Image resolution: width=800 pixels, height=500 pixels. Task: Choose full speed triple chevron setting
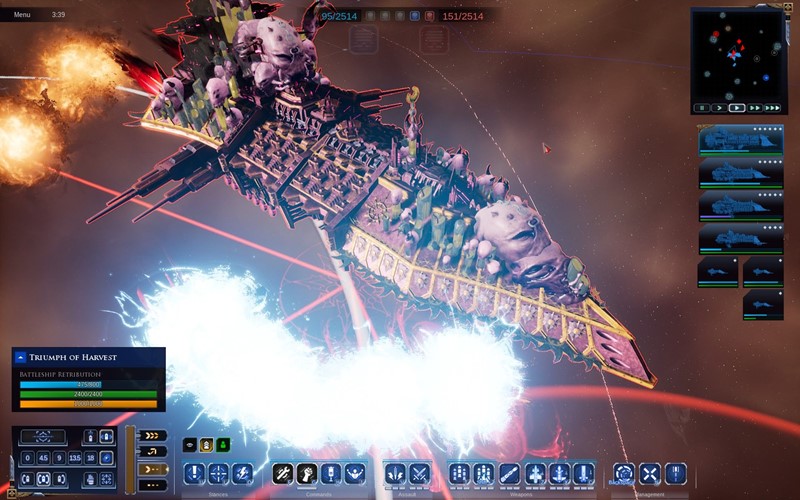pyautogui.click(x=152, y=436)
